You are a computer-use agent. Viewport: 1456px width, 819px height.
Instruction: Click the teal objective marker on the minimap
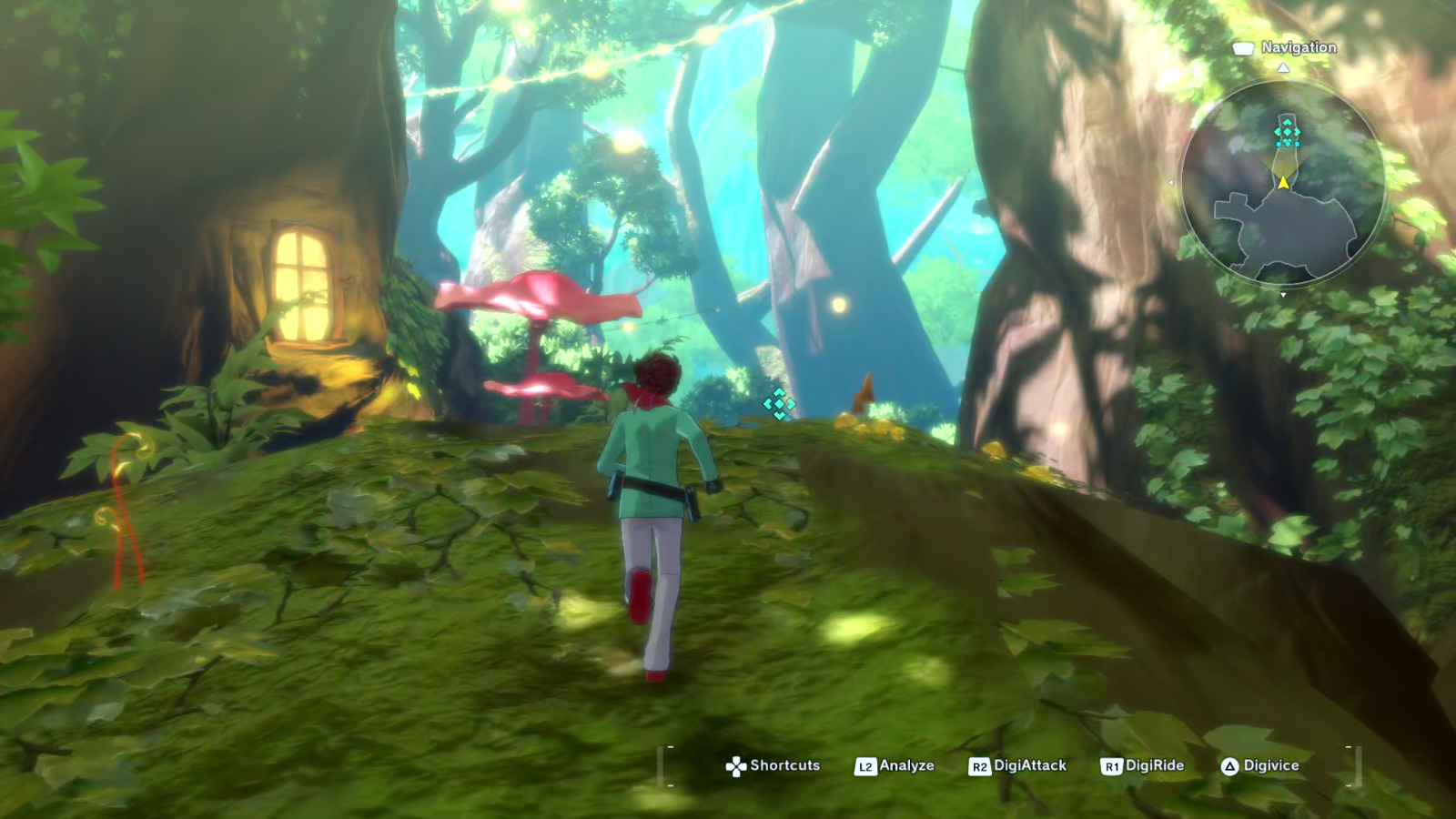1287,134
